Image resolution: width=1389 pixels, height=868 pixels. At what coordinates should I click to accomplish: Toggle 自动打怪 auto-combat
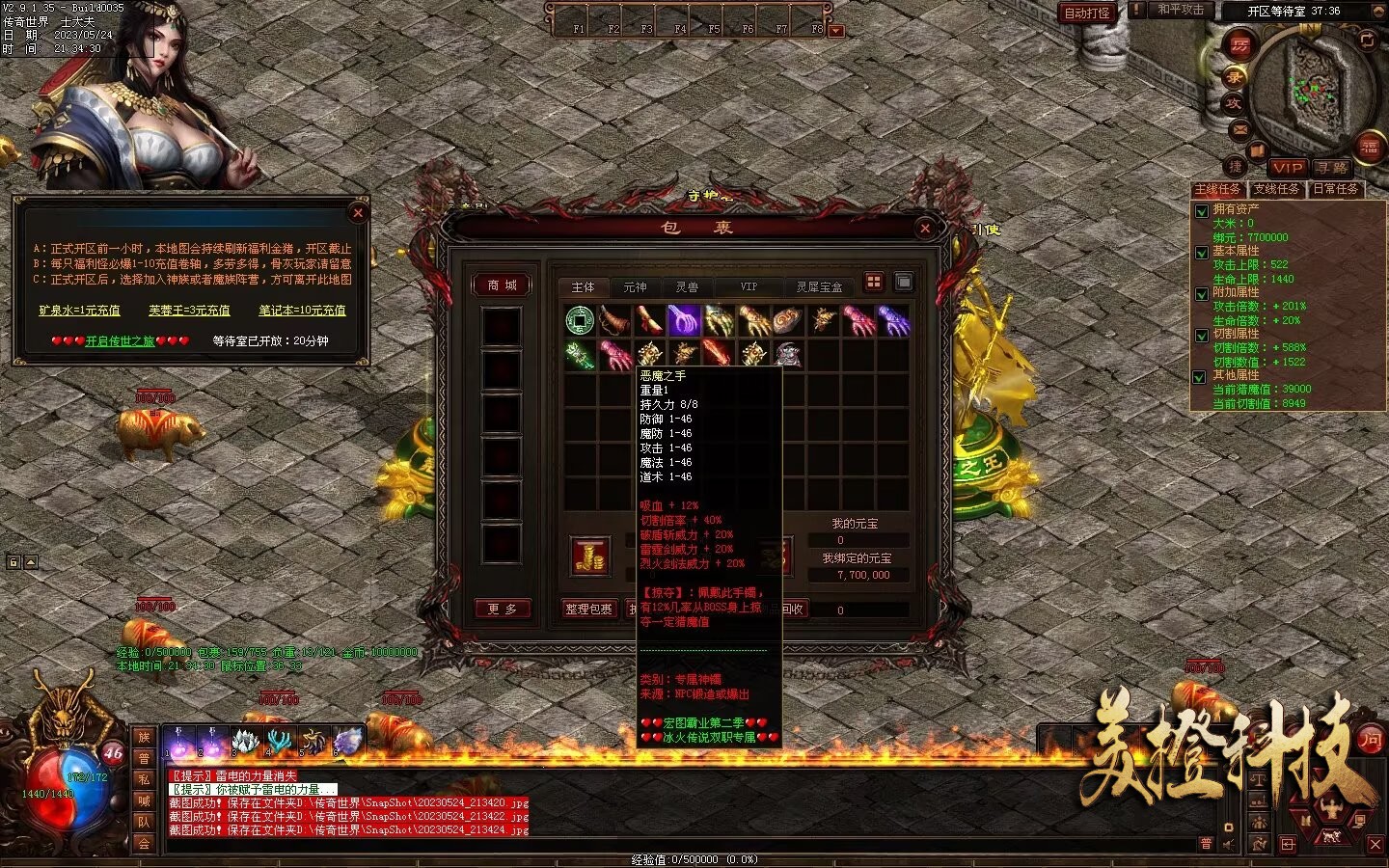point(1087,13)
